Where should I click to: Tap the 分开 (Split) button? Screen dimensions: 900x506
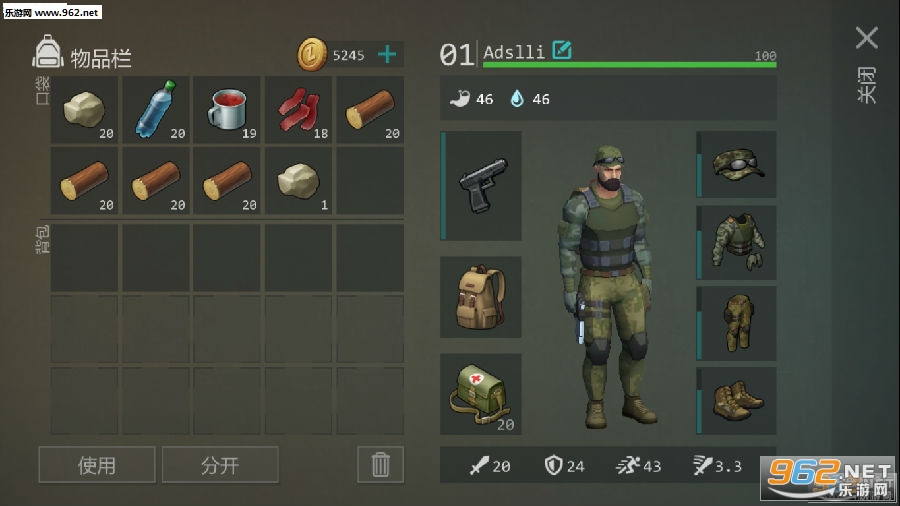click(x=220, y=465)
